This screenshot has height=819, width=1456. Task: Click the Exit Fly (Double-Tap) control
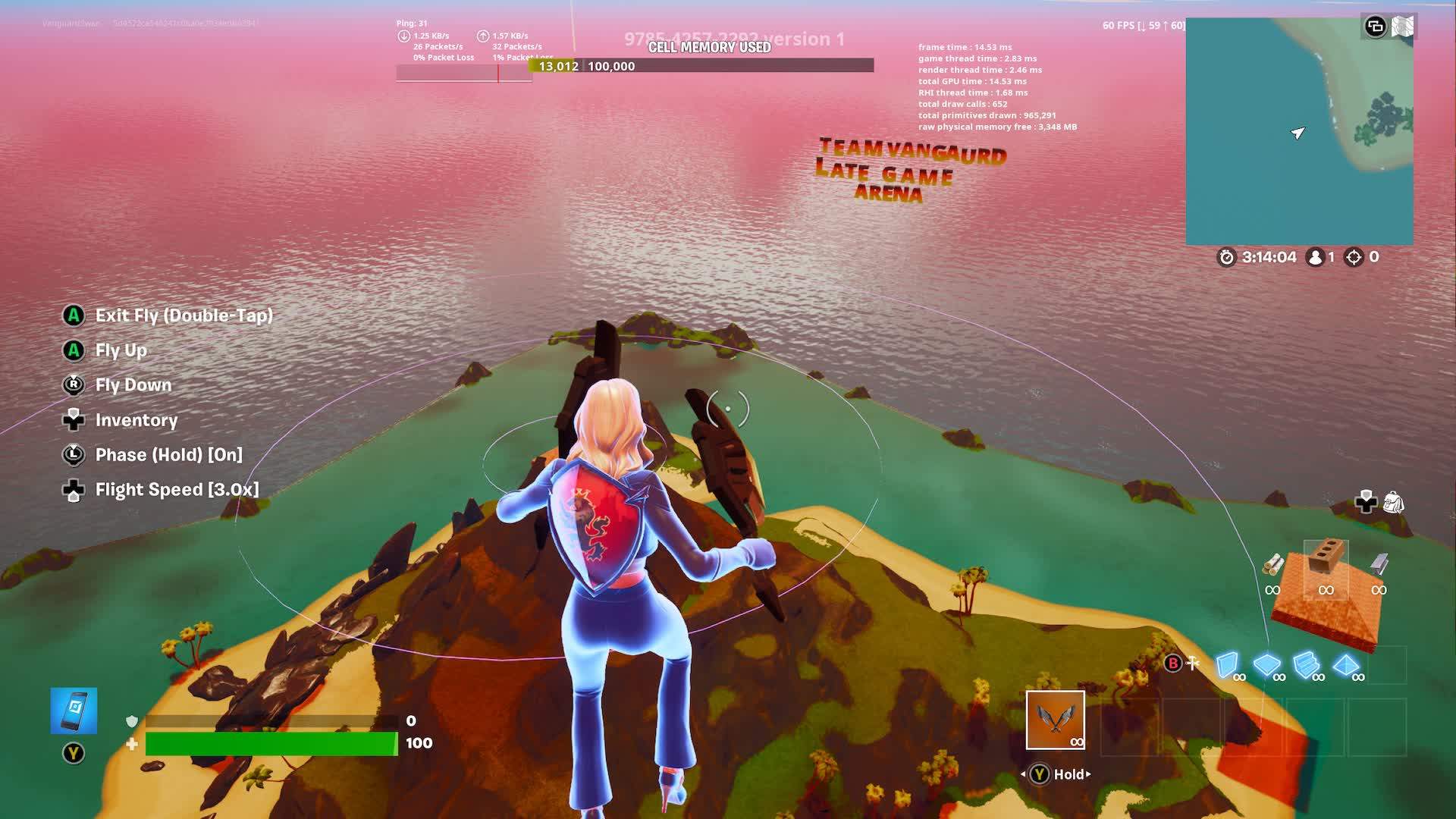click(184, 316)
